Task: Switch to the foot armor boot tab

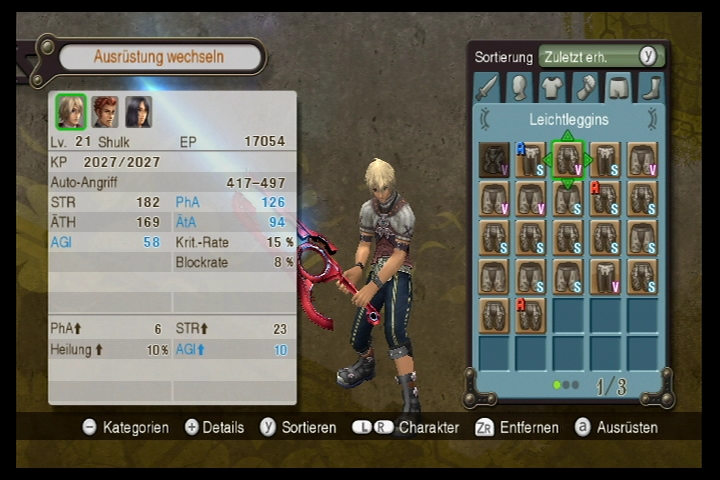Action: pyautogui.click(x=650, y=88)
